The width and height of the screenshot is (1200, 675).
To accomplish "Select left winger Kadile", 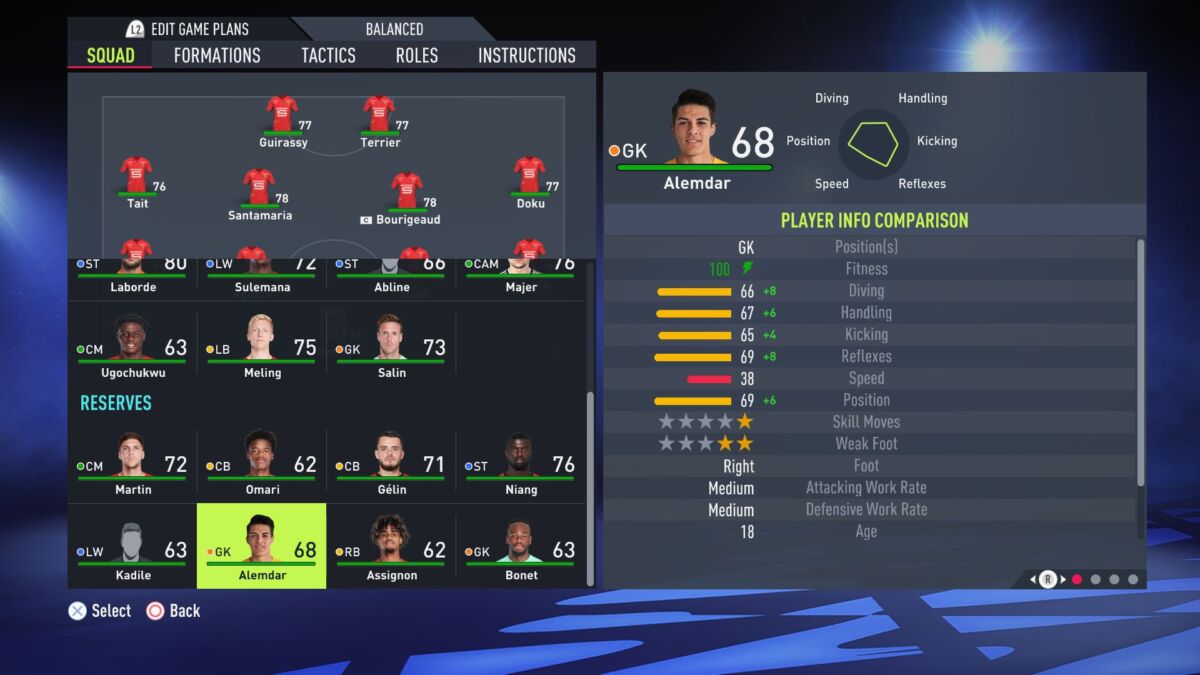I will click(x=132, y=546).
